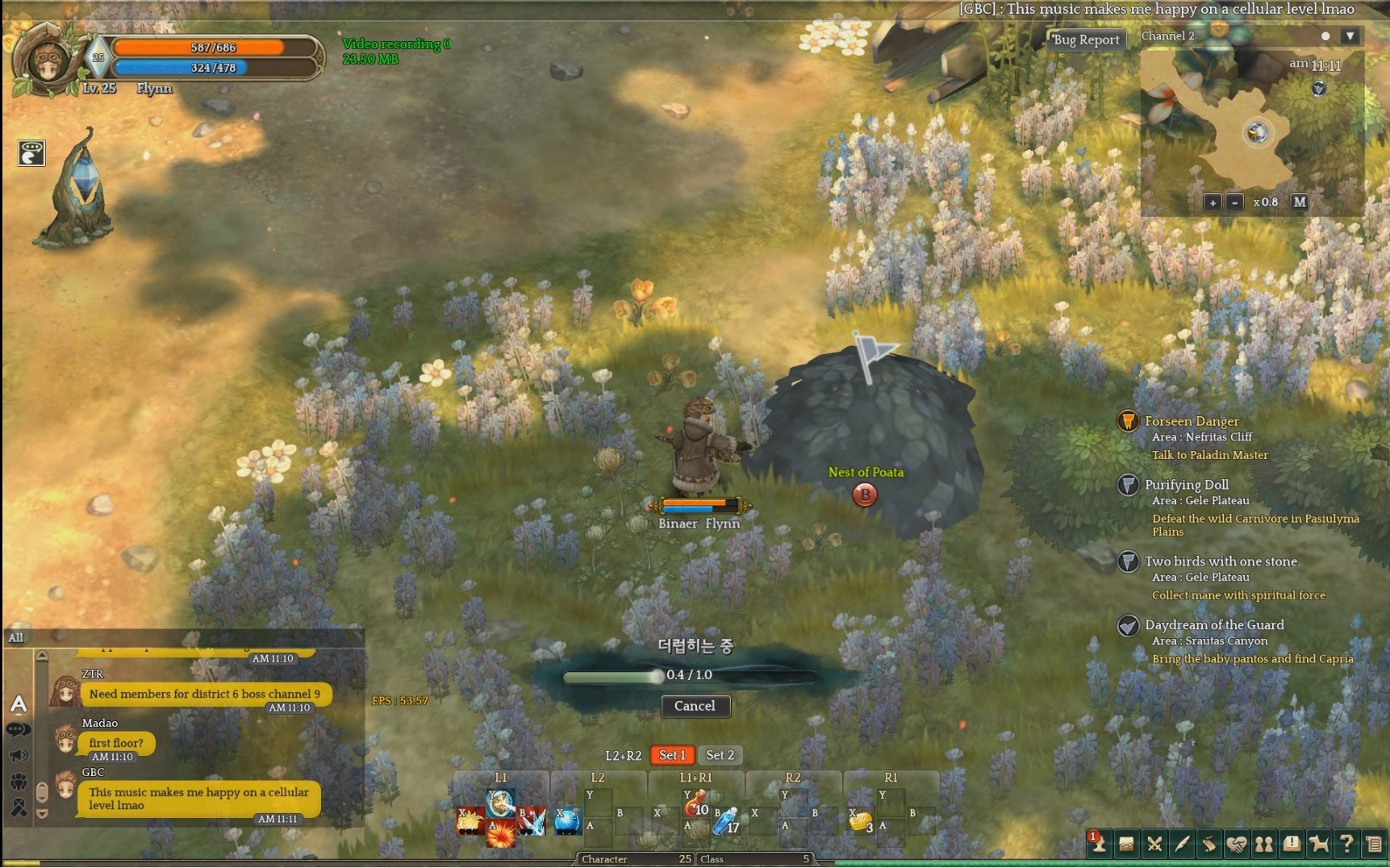The height and width of the screenshot is (868, 1390).
Task: Open the channel dropdown arrow
Action: click(1350, 36)
